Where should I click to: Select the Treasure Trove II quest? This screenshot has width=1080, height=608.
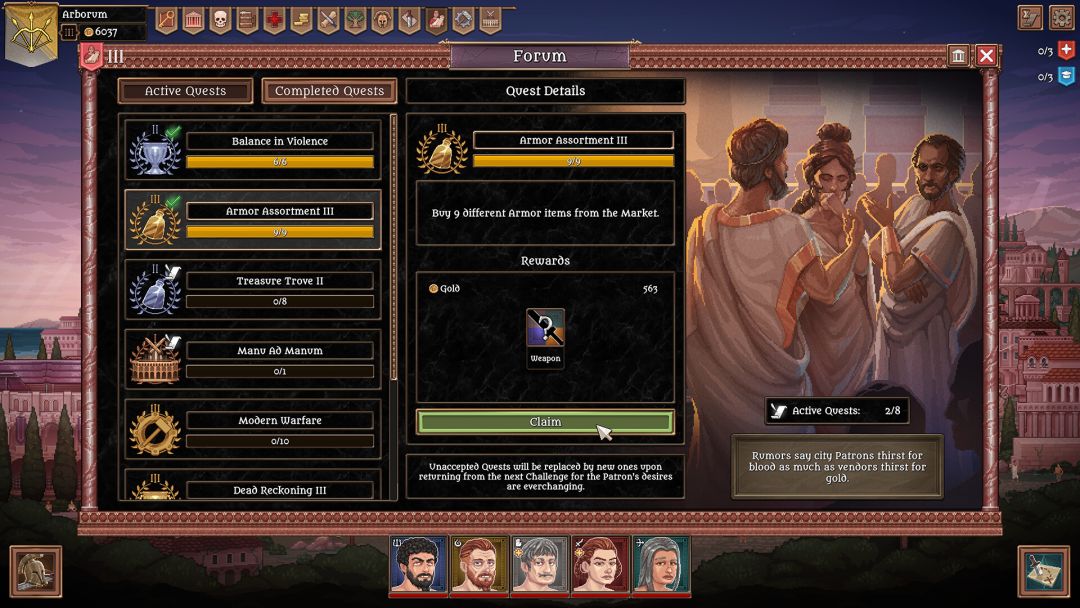coord(252,290)
